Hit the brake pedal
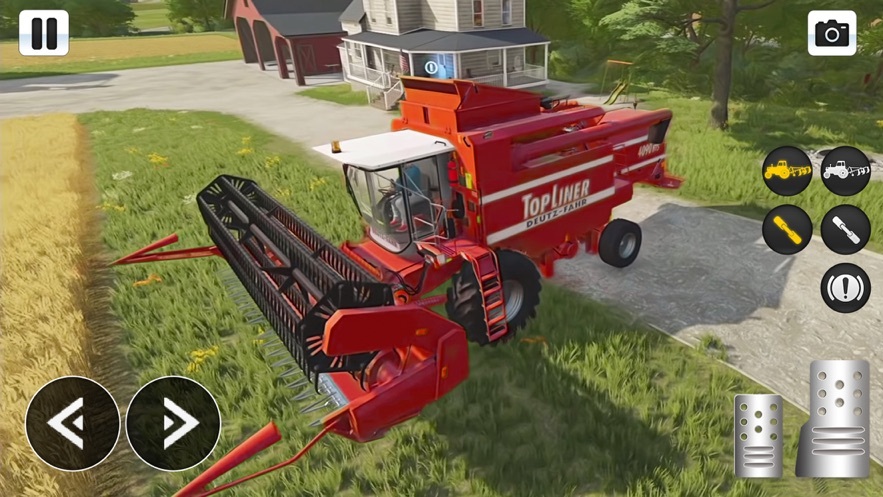This screenshot has width=883, height=497. [x=758, y=435]
